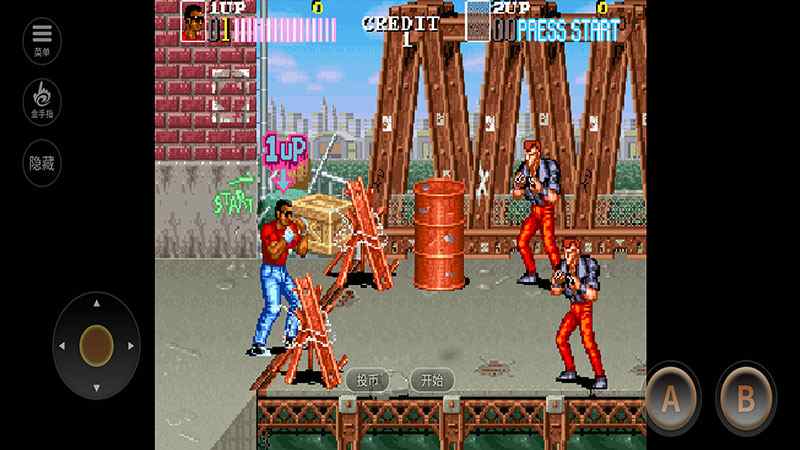This screenshot has height=450, width=800.
Task: Hit the round B action button
Action: coord(745,397)
